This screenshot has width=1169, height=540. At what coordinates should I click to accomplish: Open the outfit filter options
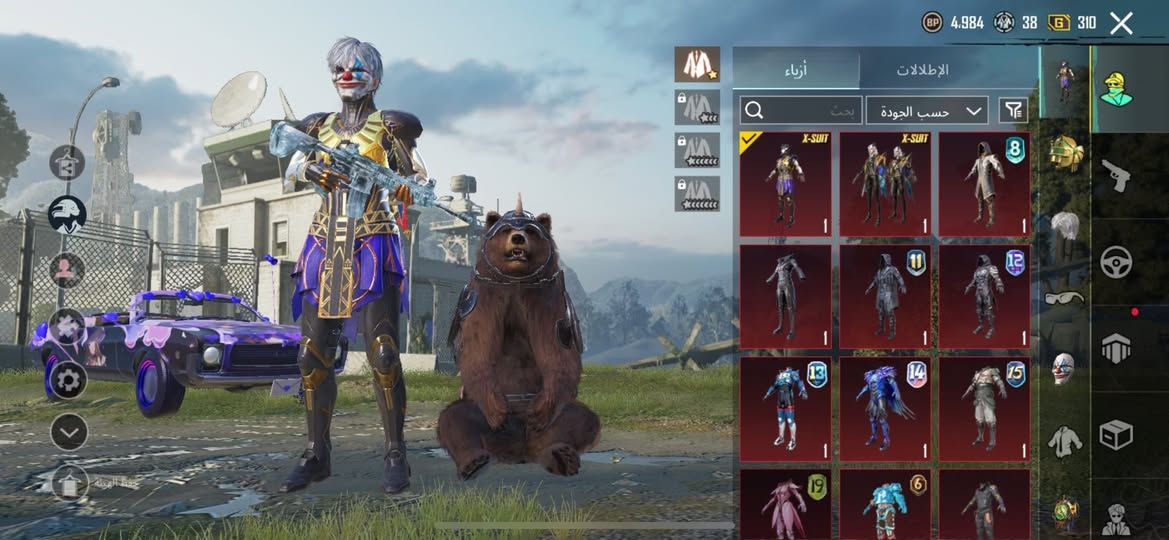point(1014,110)
